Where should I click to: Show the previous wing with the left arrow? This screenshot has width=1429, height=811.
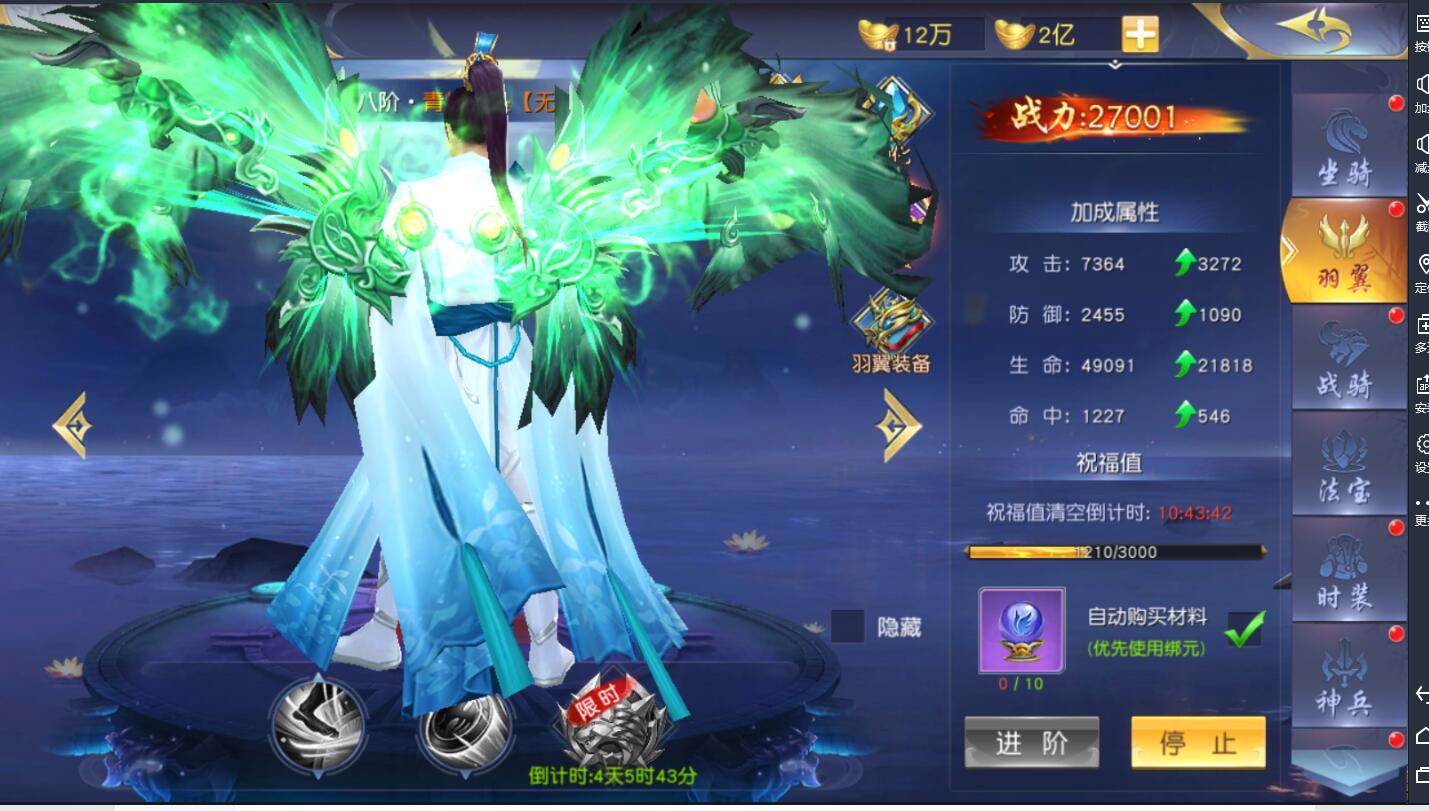click(x=72, y=426)
